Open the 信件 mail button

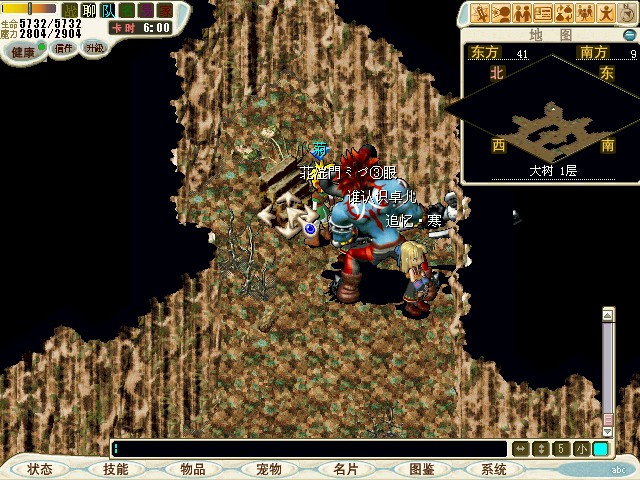pyautogui.click(x=64, y=48)
